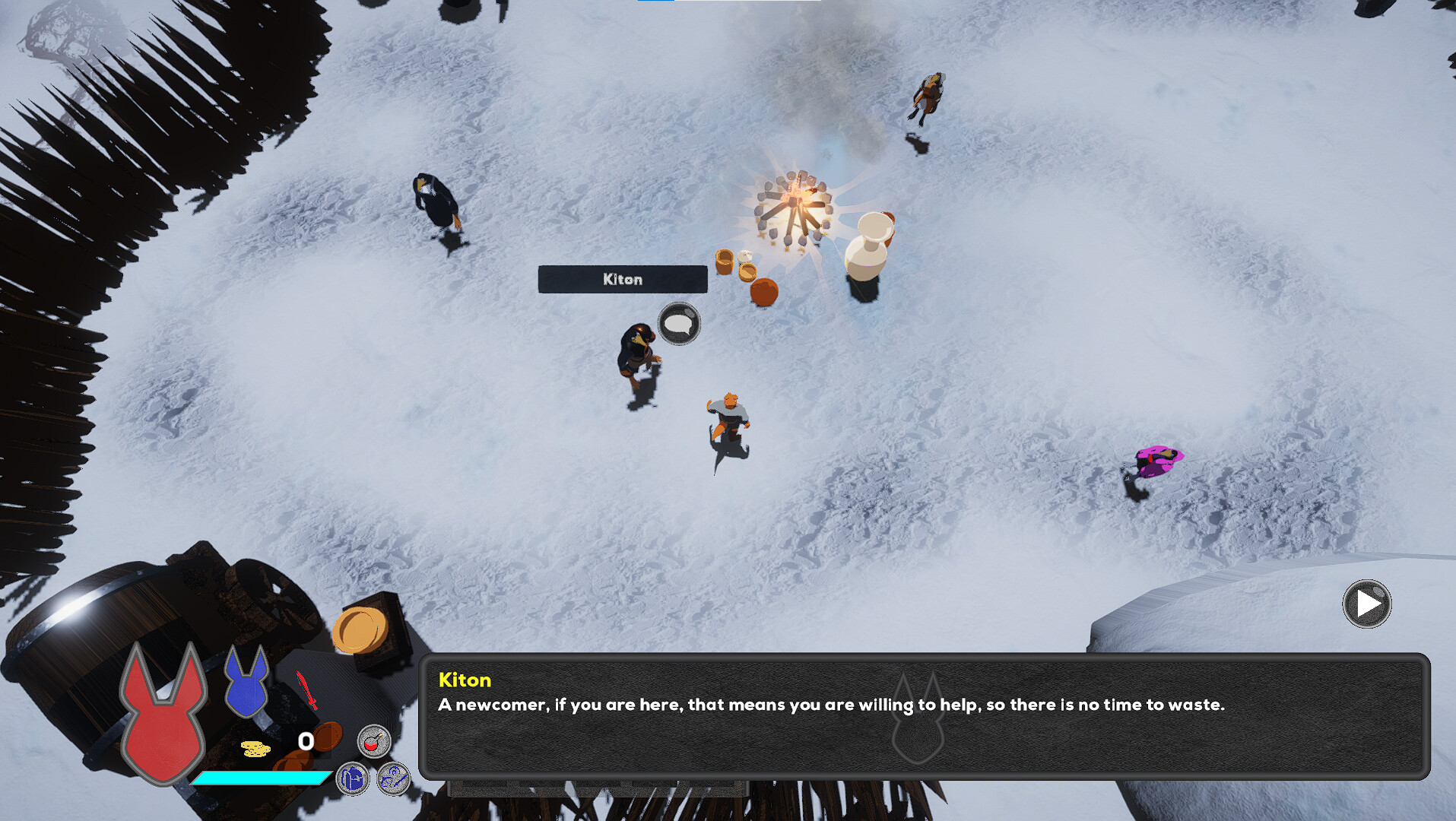Viewport: 1456px width, 821px height.
Task: Select the red sword weapon icon
Action: (306, 689)
